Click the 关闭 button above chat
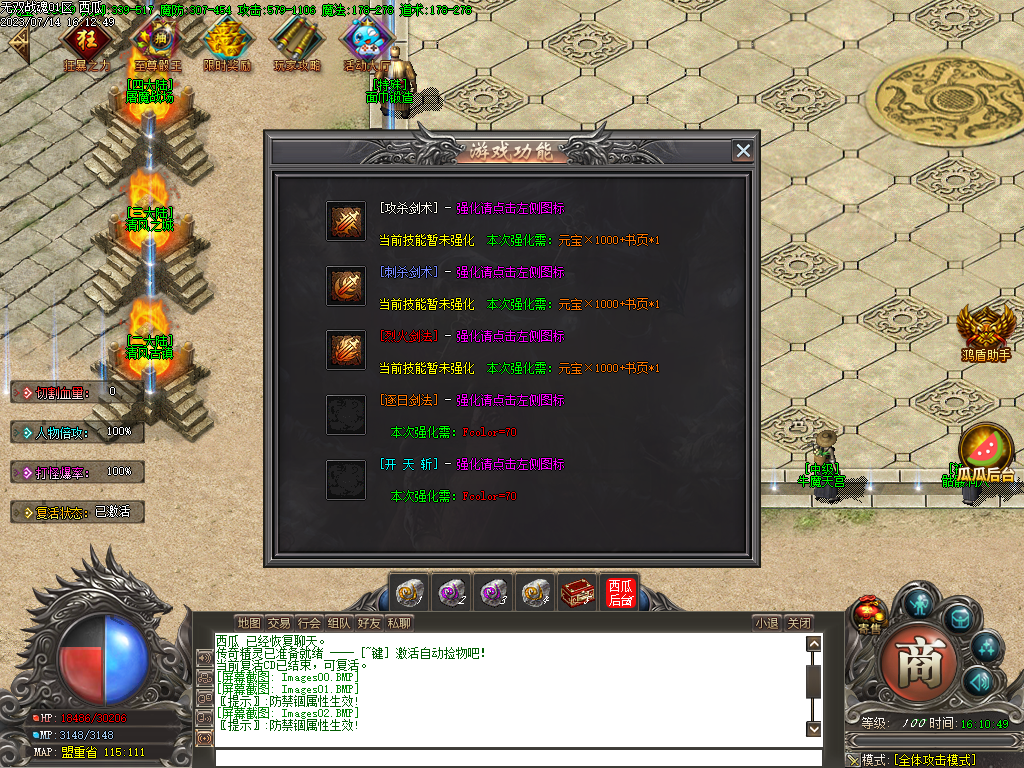 click(x=798, y=623)
